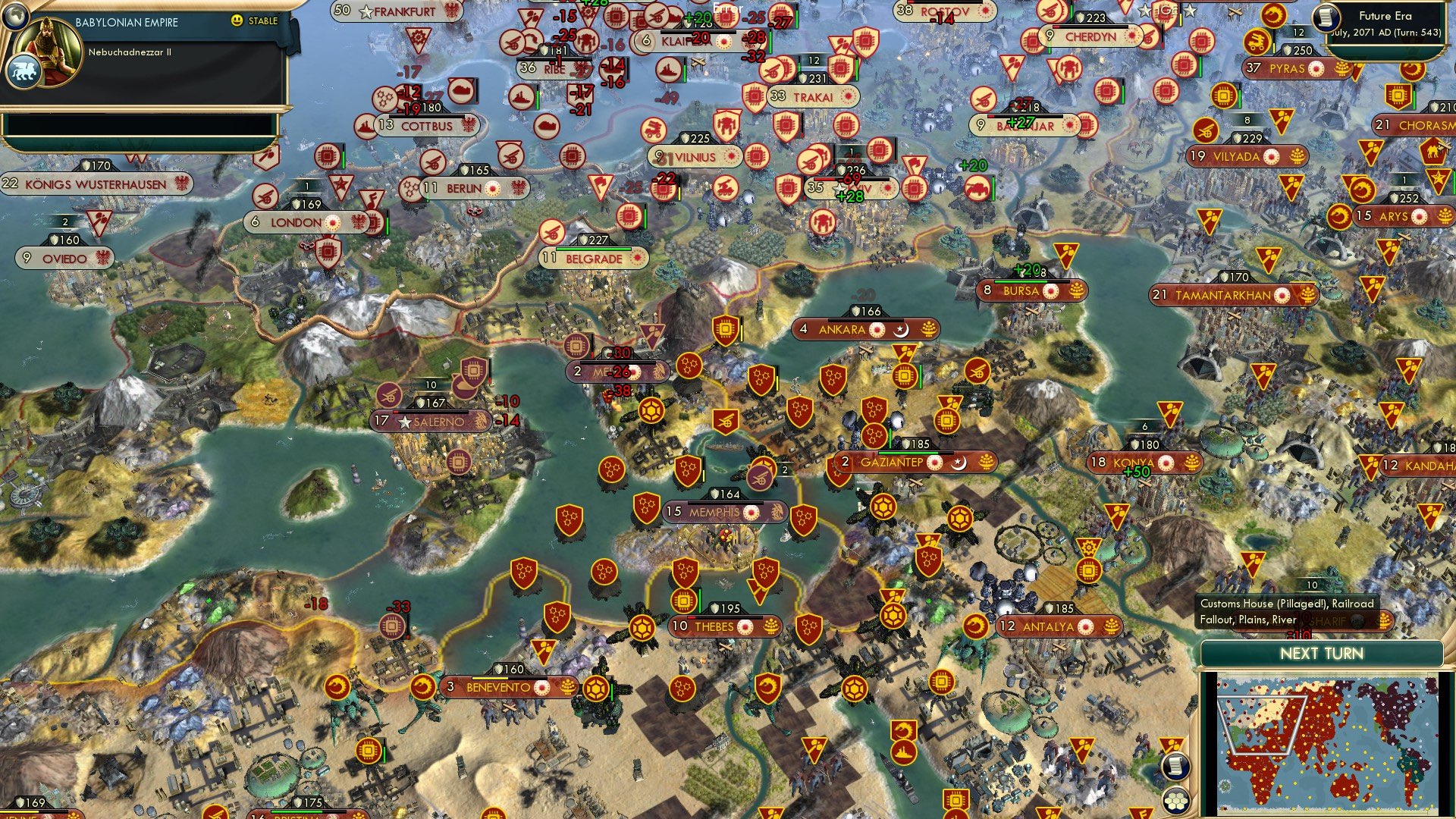Click the crescent religion icon on Ankara's banner

pyautogui.click(x=902, y=330)
